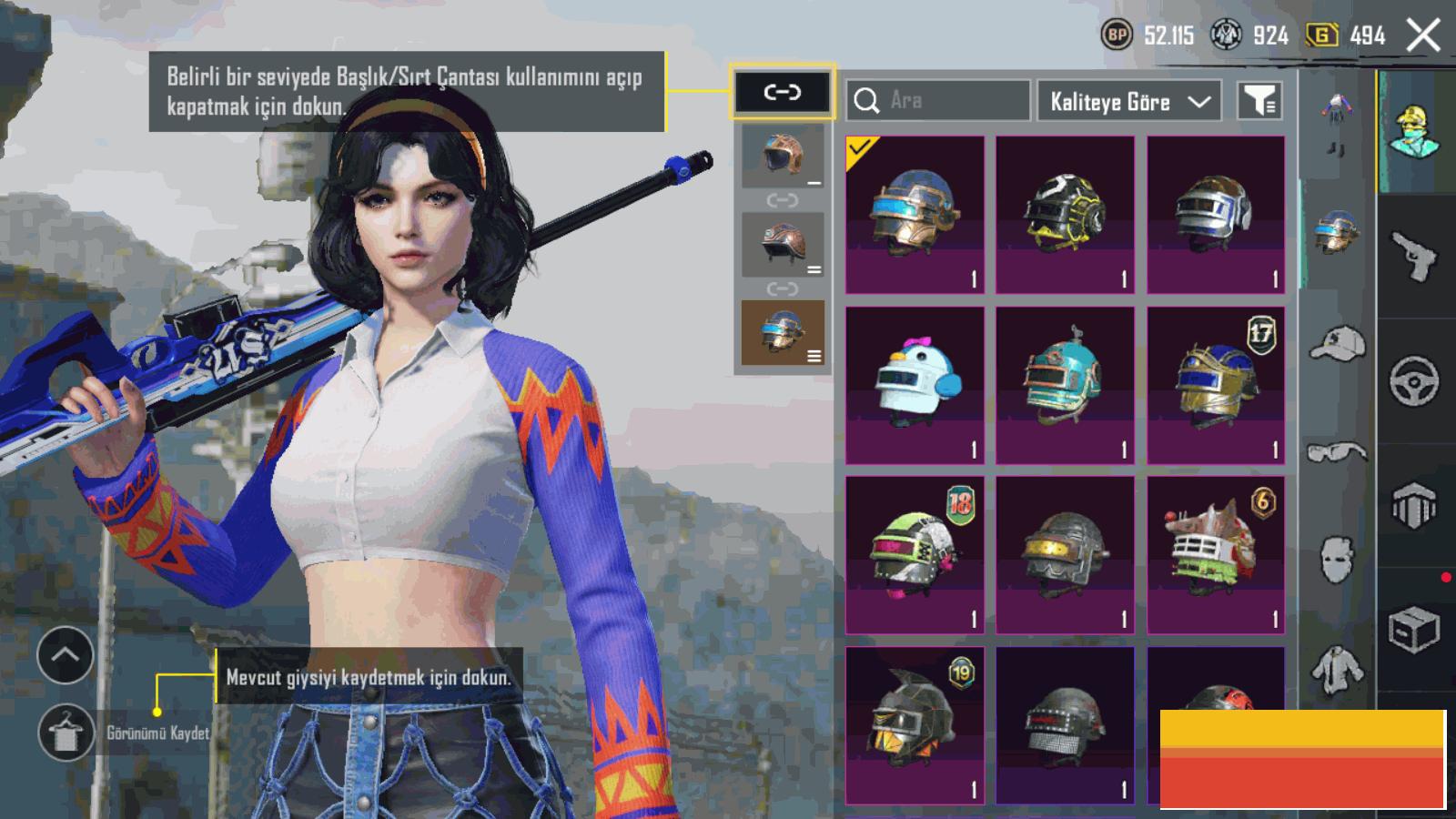Open the crate box category
1456x819 pixels.
(x=1414, y=630)
